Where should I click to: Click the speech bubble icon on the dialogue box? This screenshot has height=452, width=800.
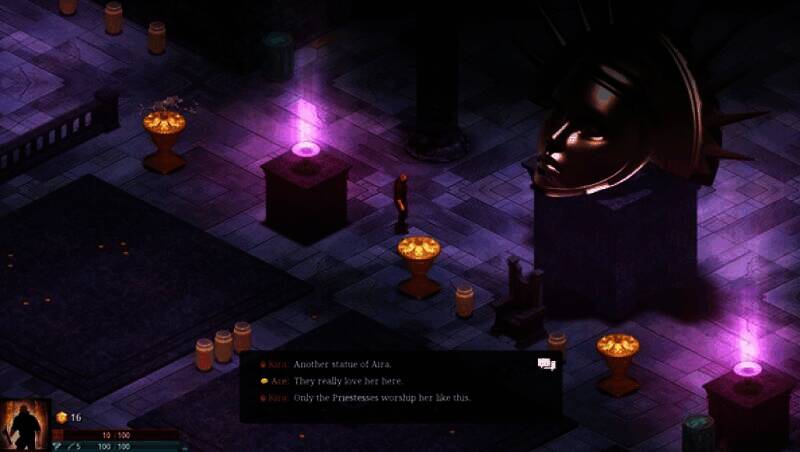coord(545,365)
